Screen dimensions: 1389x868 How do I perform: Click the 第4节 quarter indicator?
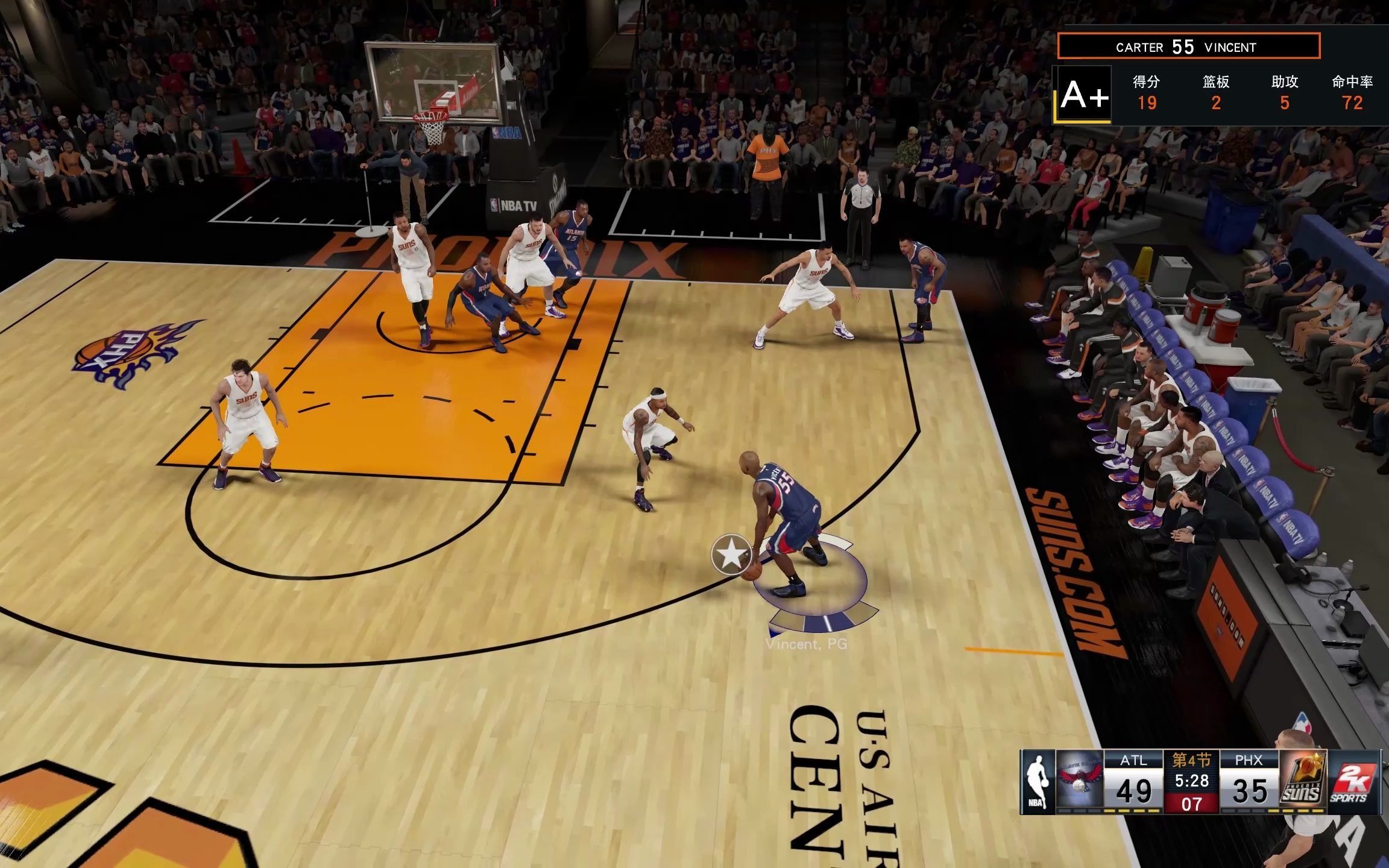[x=1191, y=759]
